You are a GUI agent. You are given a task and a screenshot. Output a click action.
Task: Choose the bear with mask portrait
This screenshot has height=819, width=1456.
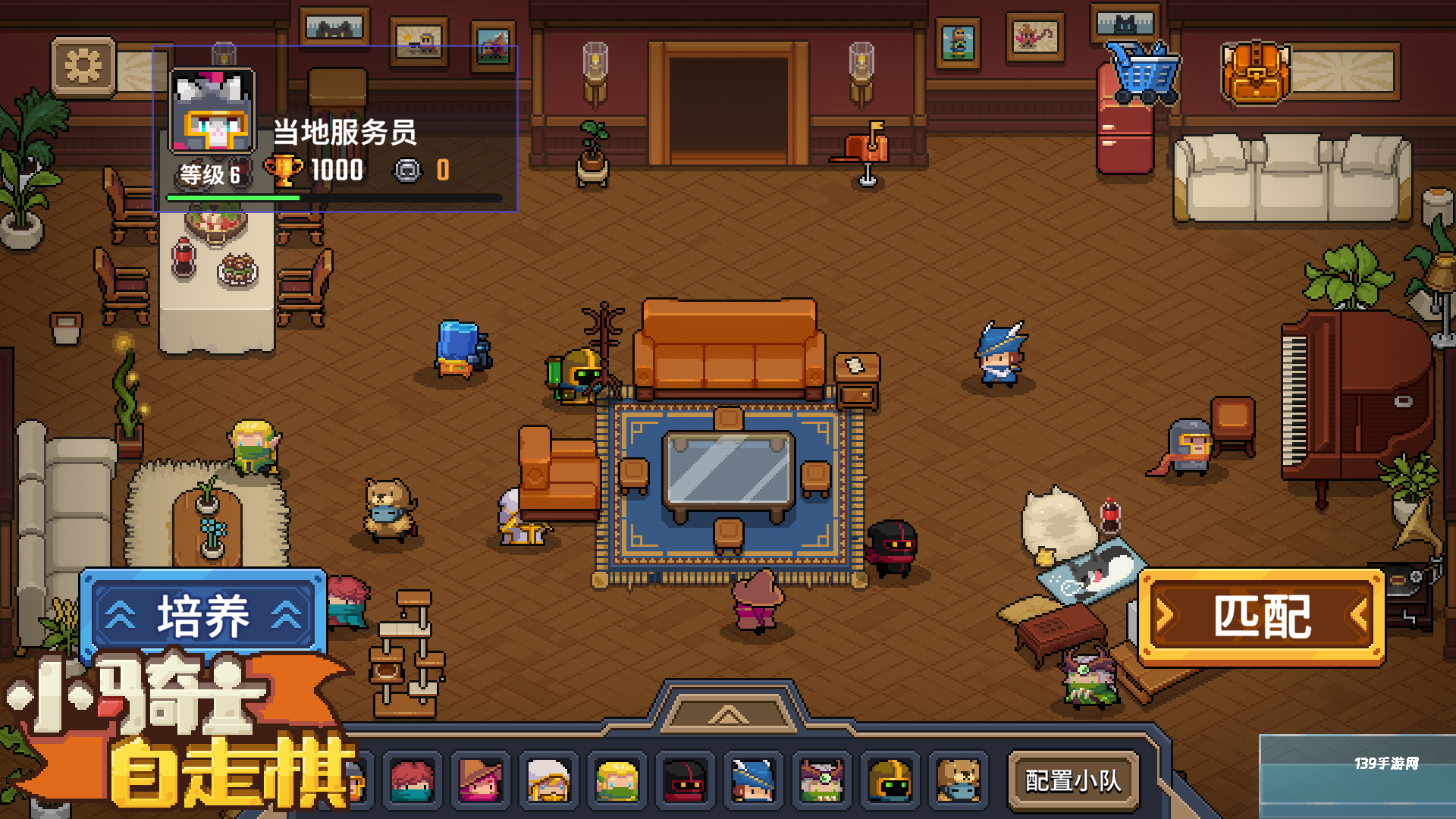(x=958, y=780)
